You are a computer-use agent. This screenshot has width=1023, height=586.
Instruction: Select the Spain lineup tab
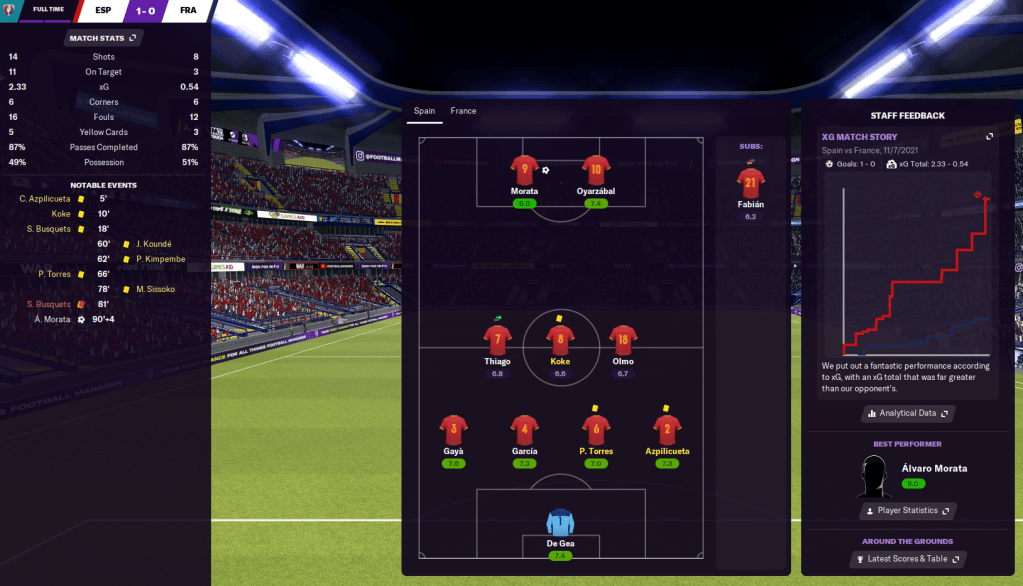point(424,111)
